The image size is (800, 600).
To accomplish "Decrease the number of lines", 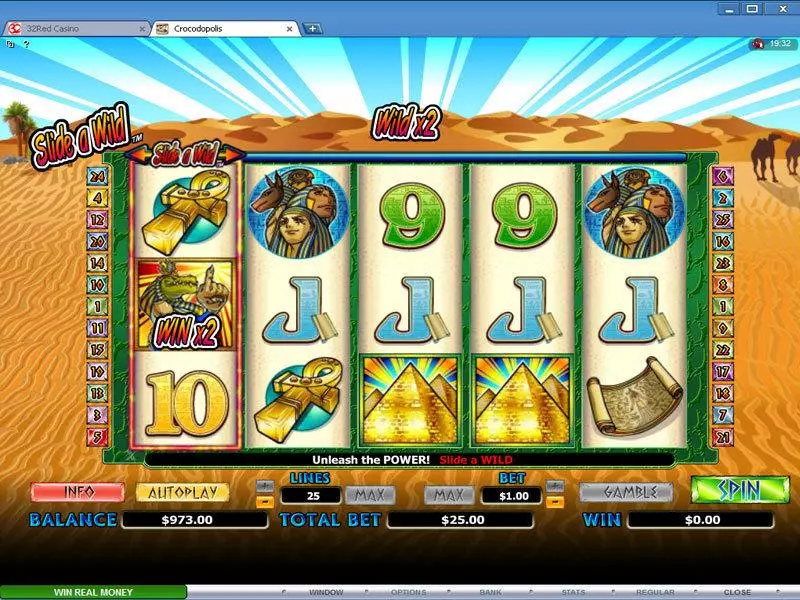I will tap(265, 501).
